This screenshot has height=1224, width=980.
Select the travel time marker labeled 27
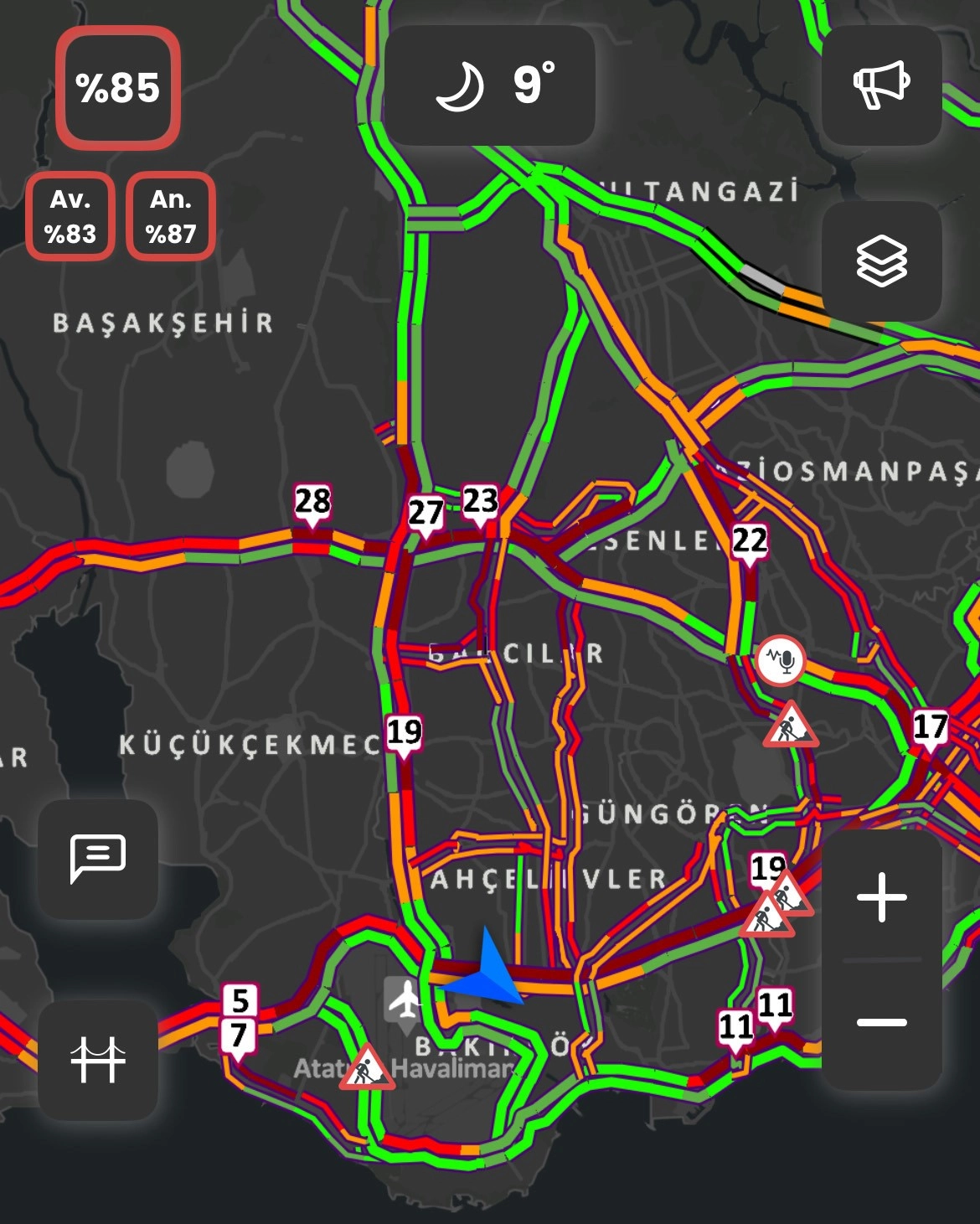(x=425, y=513)
